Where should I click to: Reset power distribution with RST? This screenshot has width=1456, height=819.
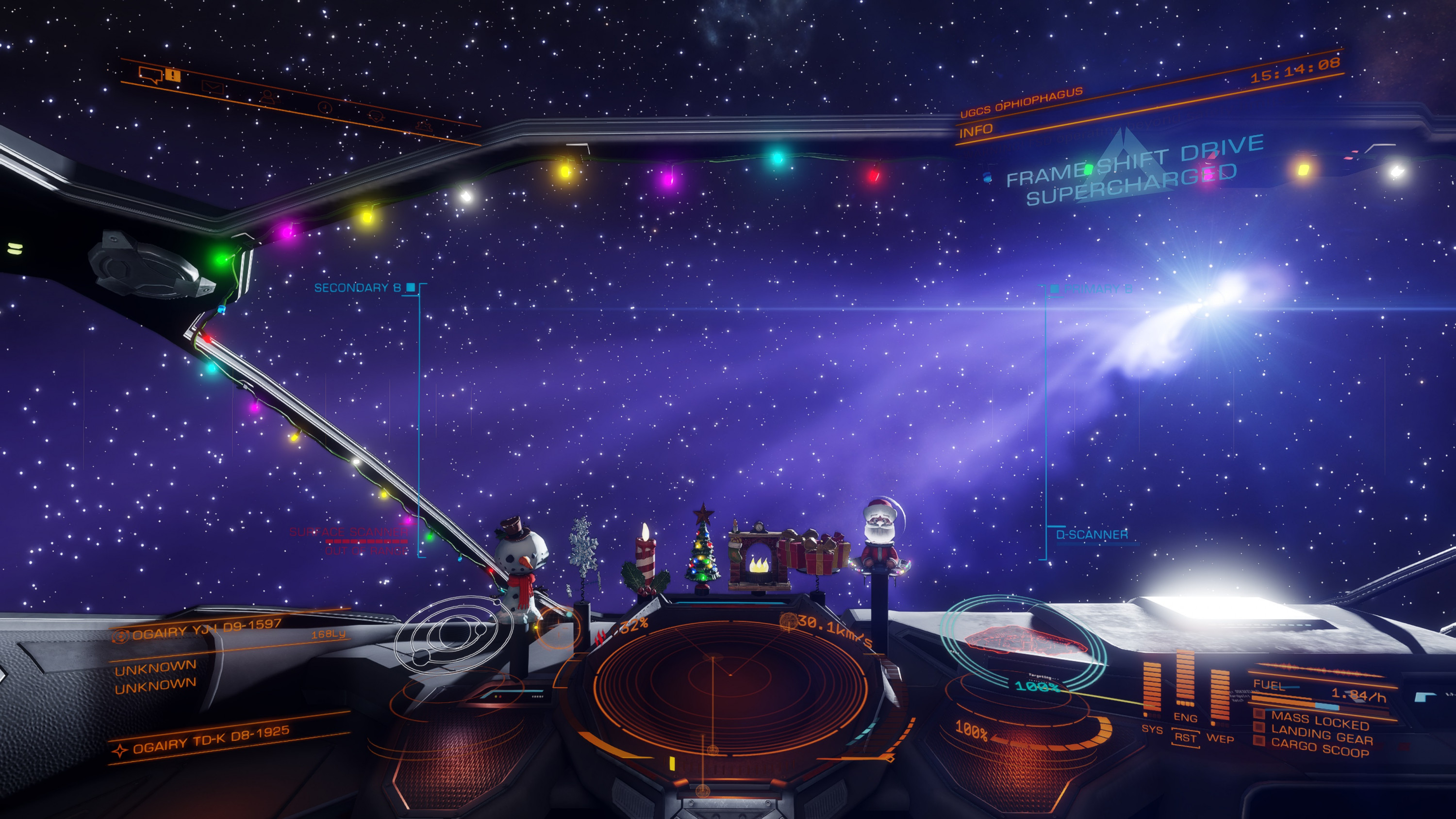coord(1185,737)
